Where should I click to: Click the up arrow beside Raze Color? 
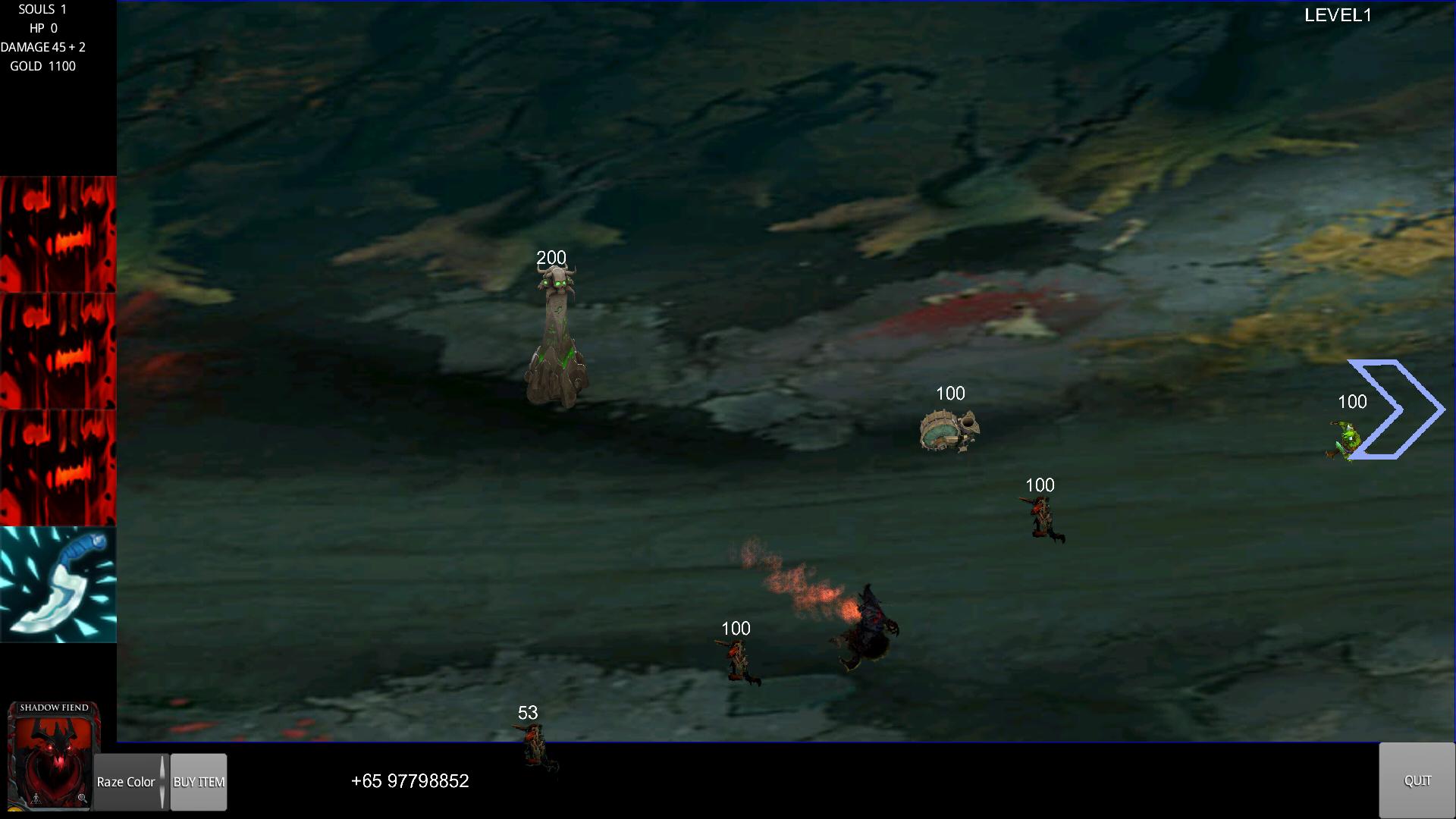(162, 766)
